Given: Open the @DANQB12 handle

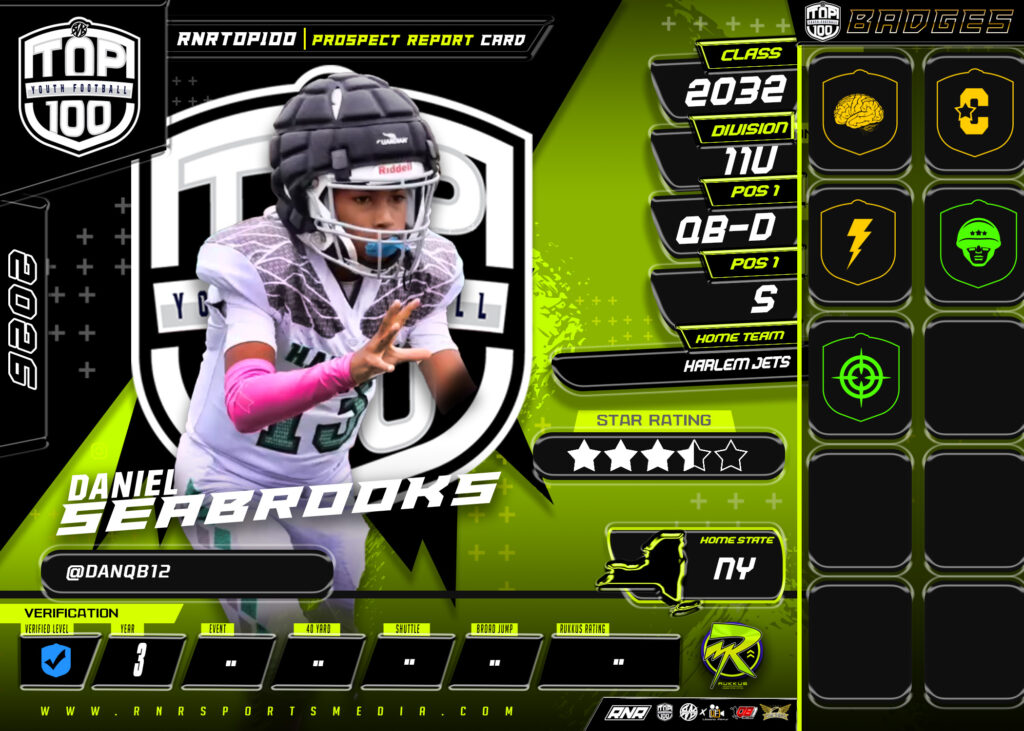Looking at the screenshot, I should (186, 575).
